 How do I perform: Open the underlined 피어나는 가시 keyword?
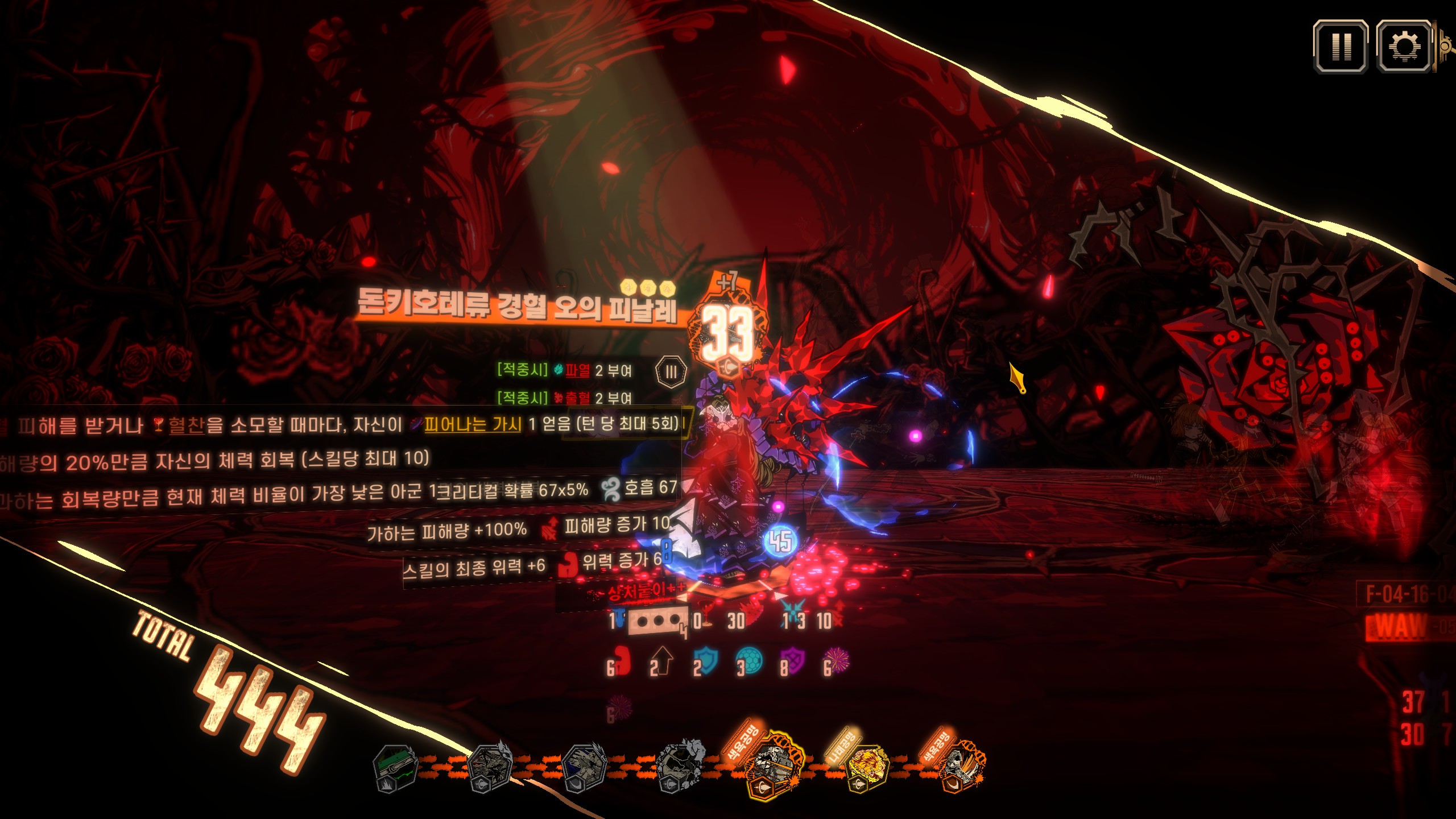tap(473, 424)
